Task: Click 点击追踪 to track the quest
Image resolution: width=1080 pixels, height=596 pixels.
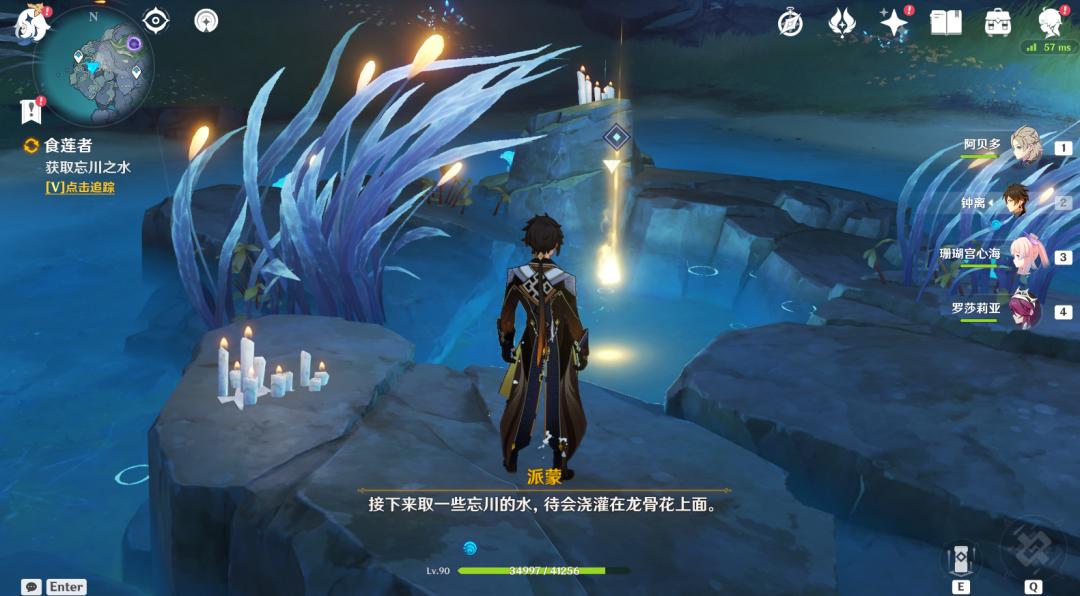Action: pos(80,187)
